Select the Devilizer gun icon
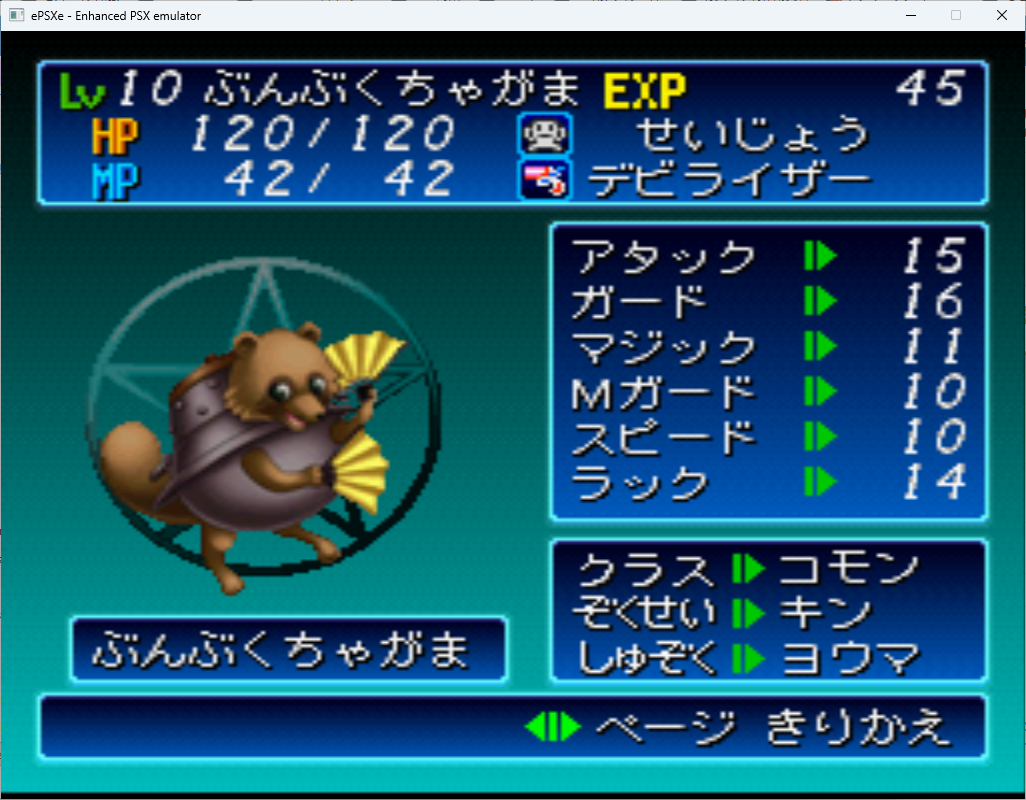 pyautogui.click(x=544, y=179)
